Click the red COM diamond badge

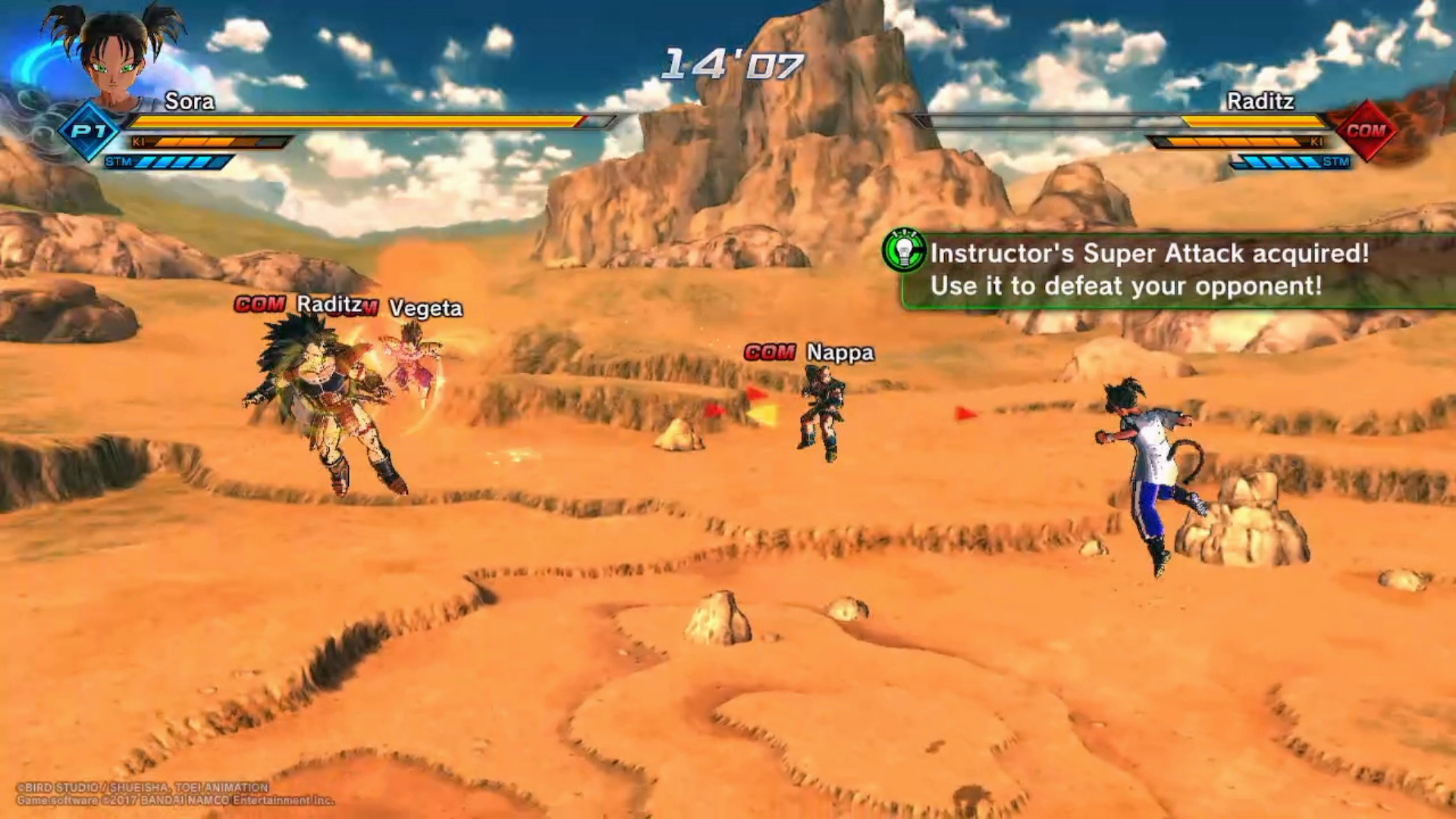pyautogui.click(x=1365, y=131)
